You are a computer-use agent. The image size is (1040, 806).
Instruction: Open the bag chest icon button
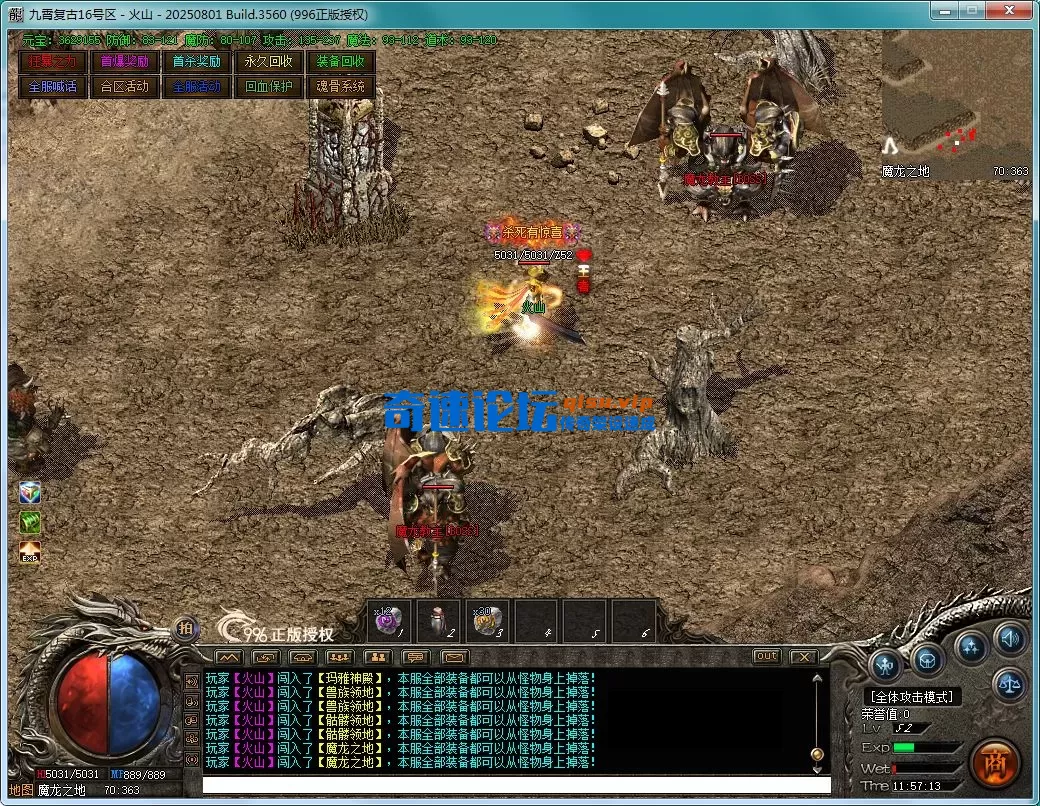click(x=928, y=659)
